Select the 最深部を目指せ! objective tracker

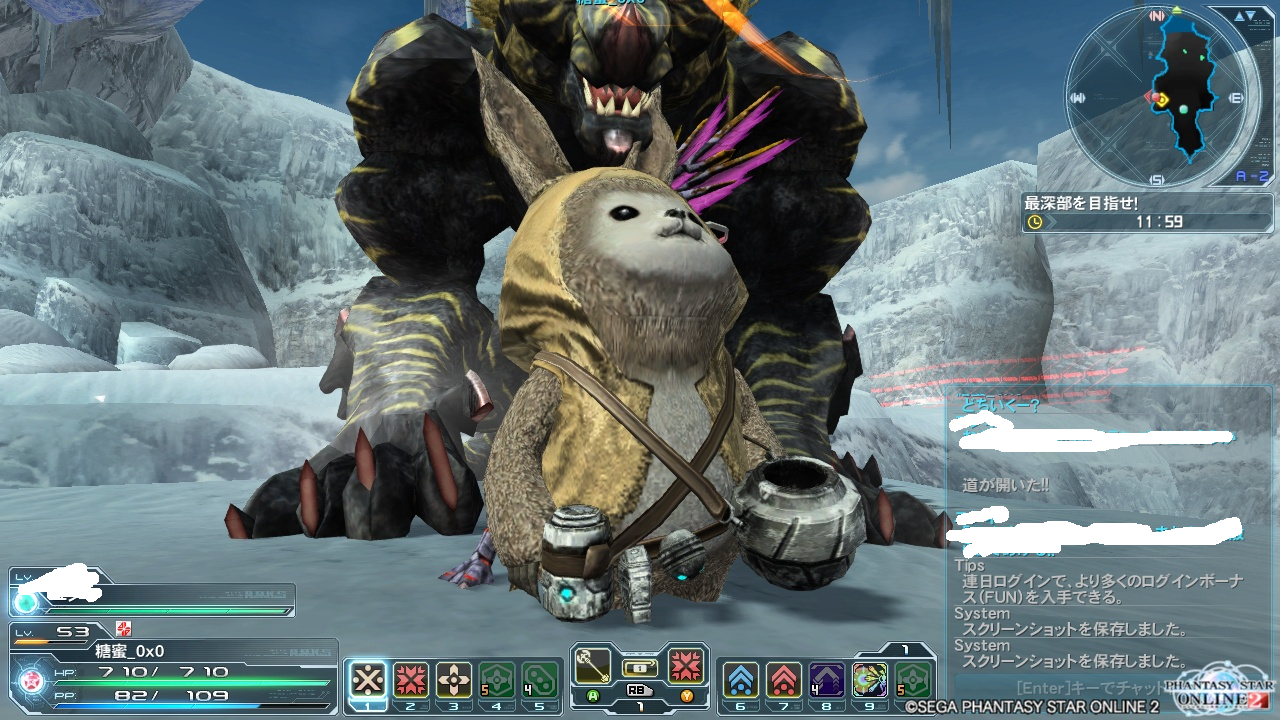1146,212
